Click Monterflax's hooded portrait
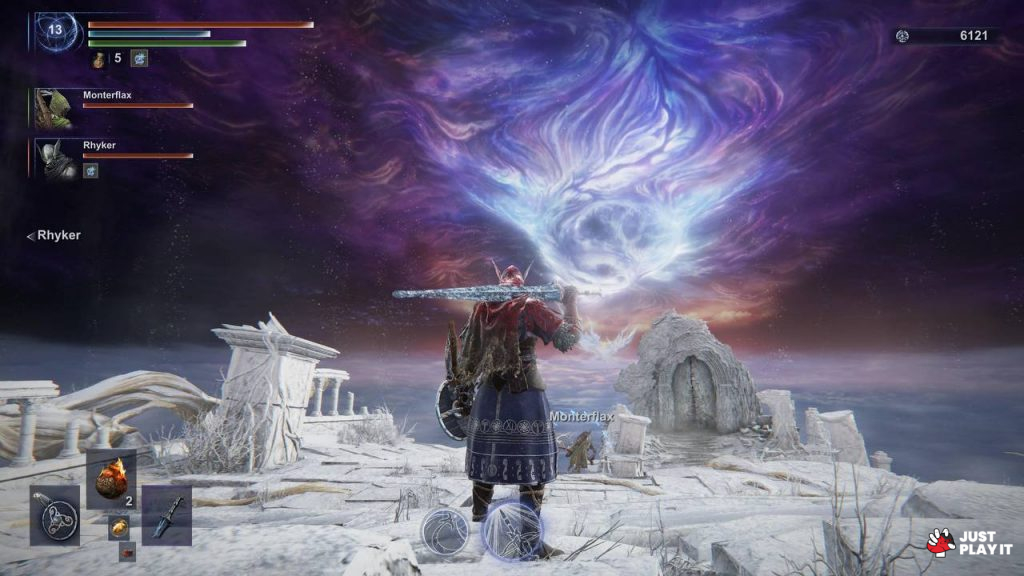 click(x=53, y=108)
